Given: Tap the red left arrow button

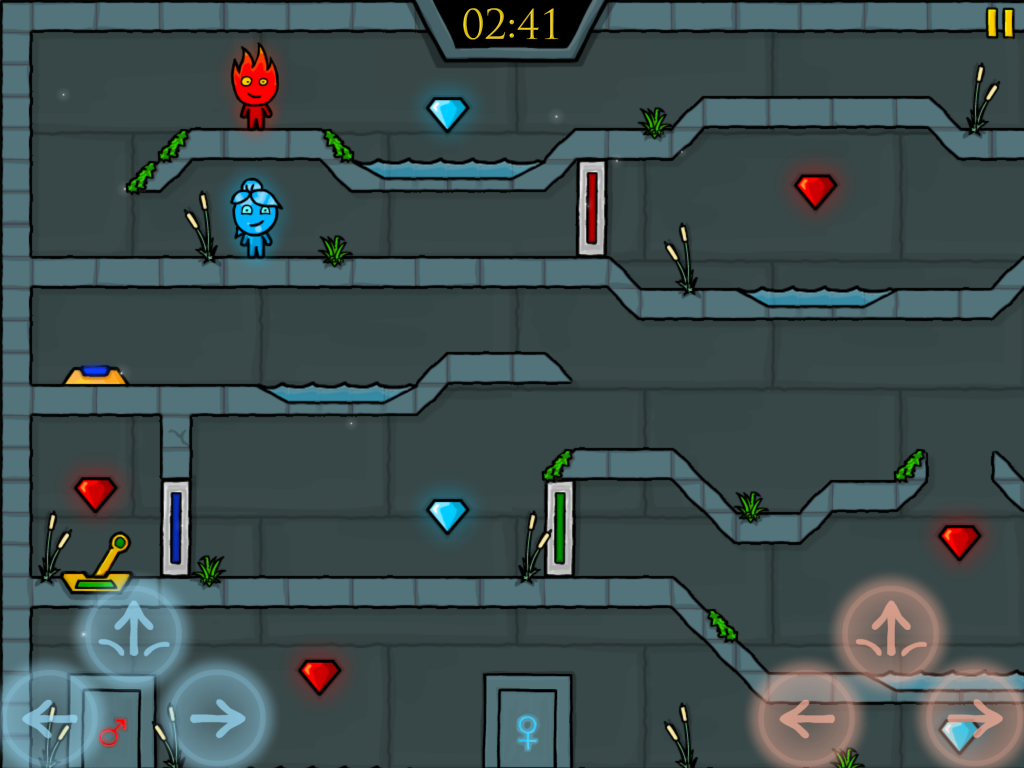Looking at the screenshot, I should click(806, 717).
